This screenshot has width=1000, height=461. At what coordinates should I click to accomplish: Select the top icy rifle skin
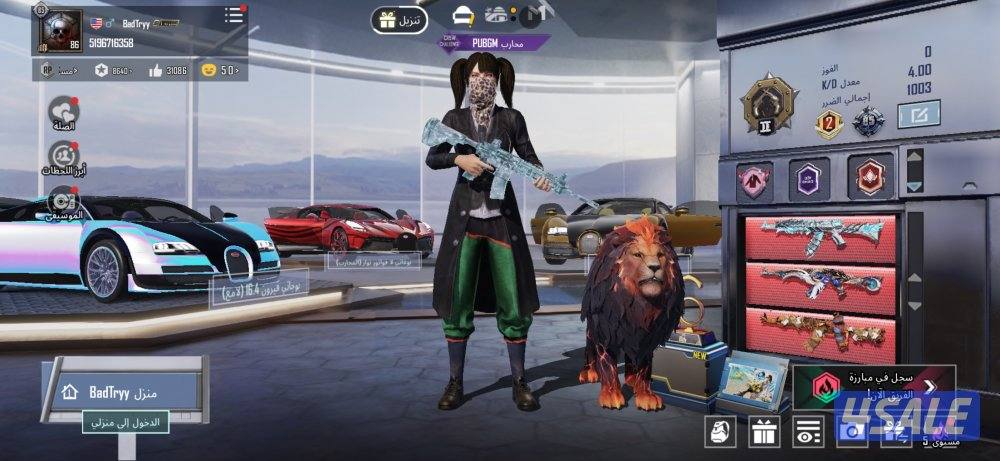821,238
